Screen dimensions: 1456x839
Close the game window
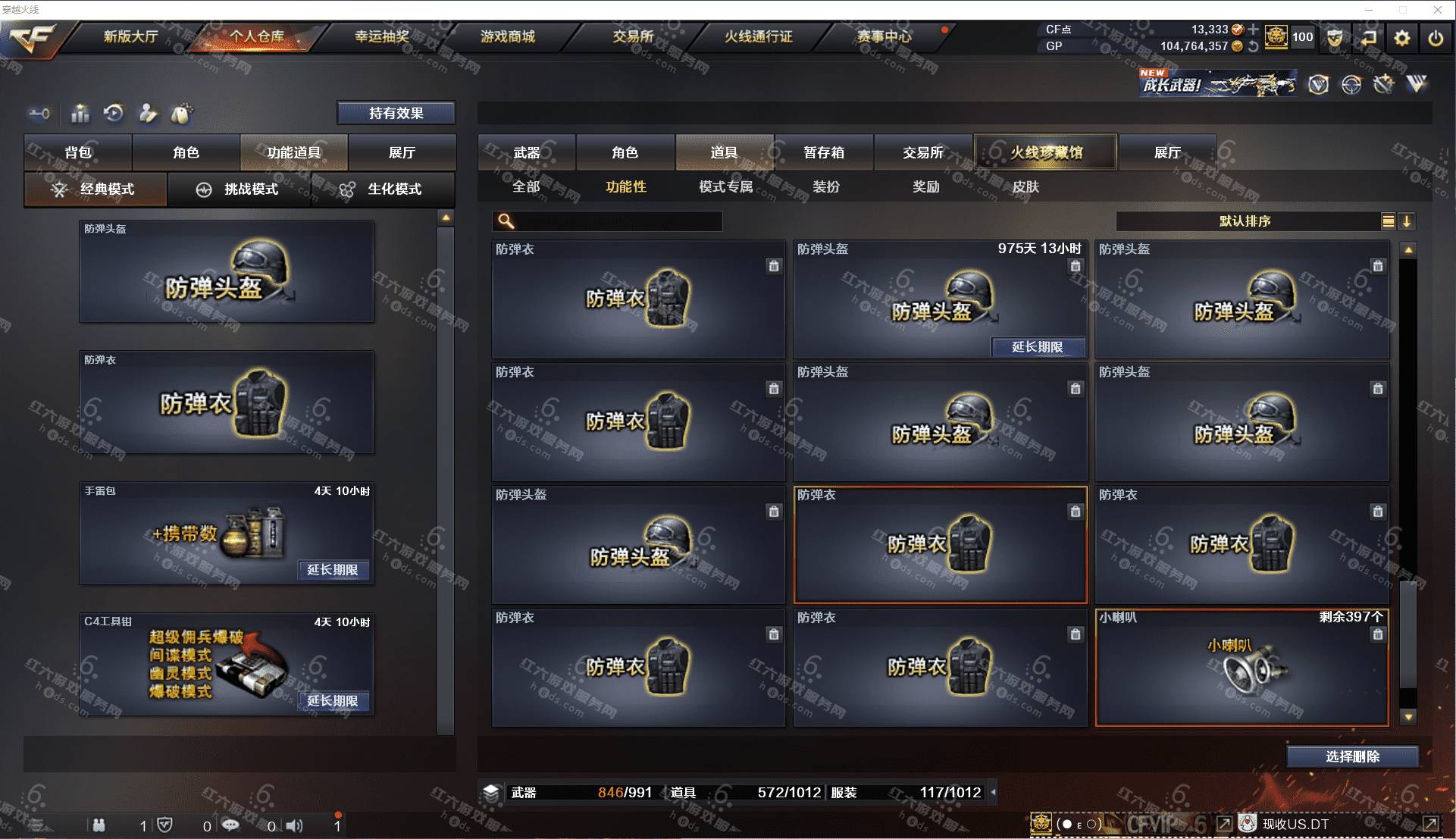(x=1437, y=10)
